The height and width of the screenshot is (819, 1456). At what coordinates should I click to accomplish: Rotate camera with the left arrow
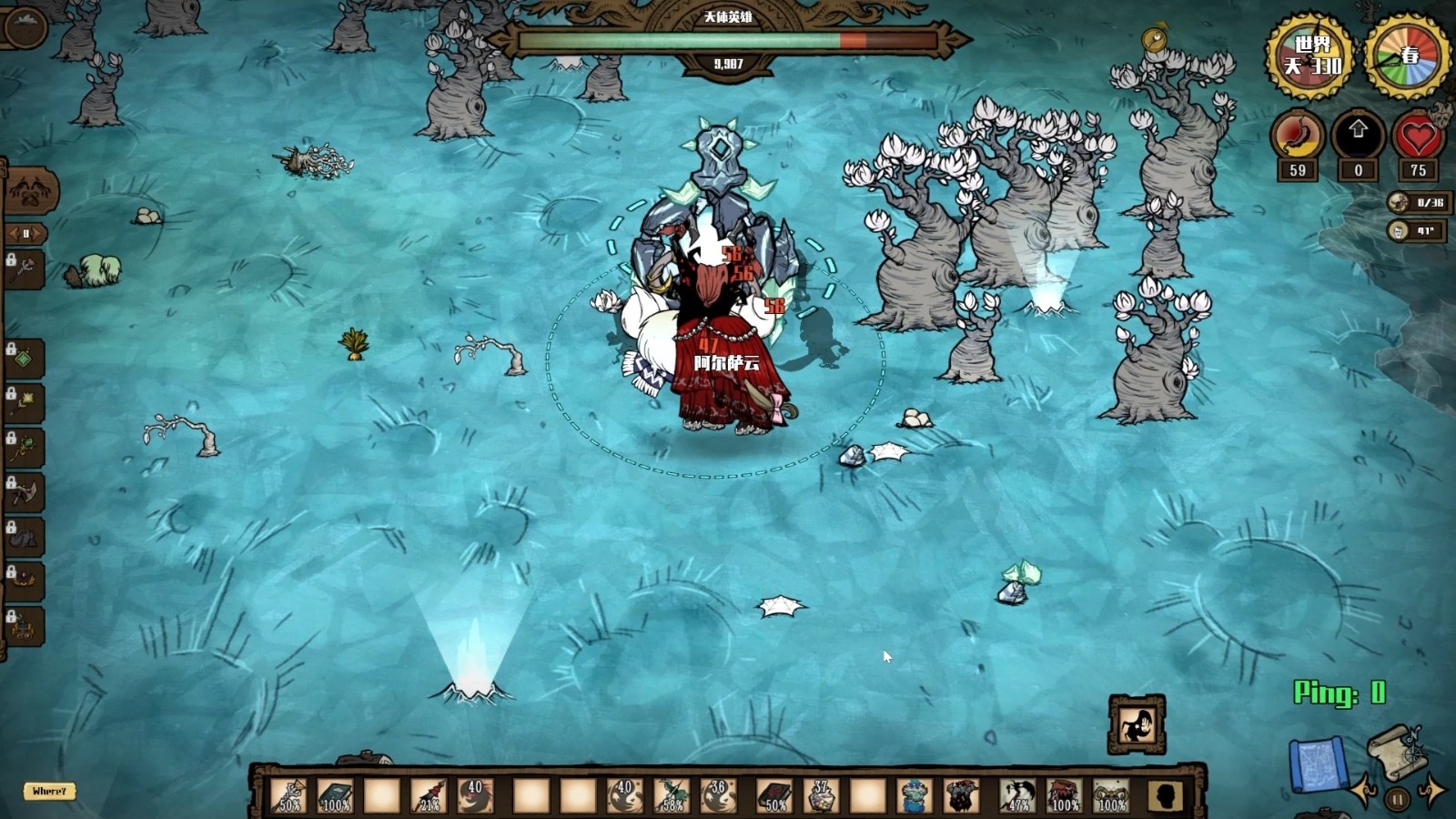(x=1363, y=790)
